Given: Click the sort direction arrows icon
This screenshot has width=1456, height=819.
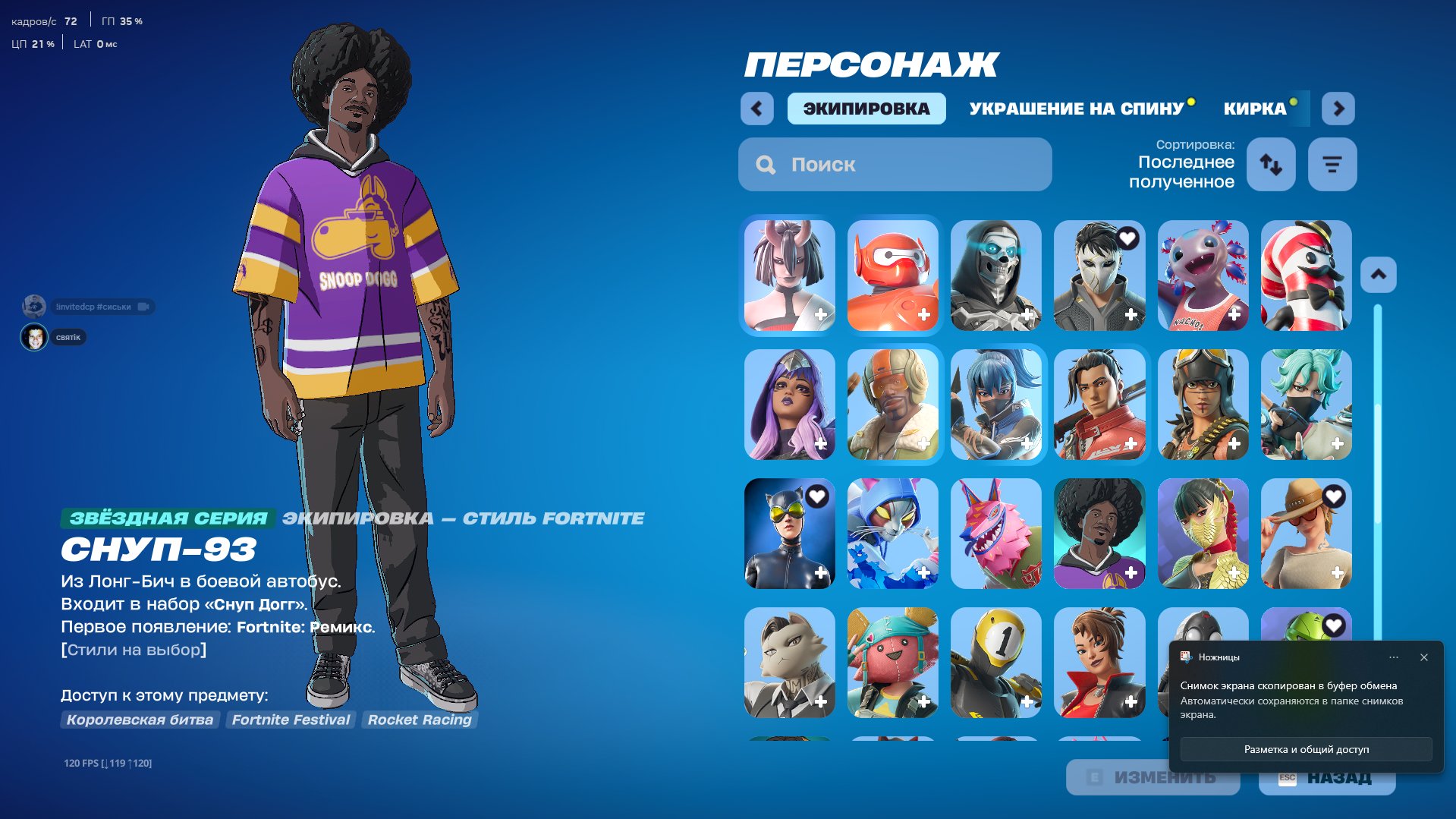Looking at the screenshot, I should 1271,164.
